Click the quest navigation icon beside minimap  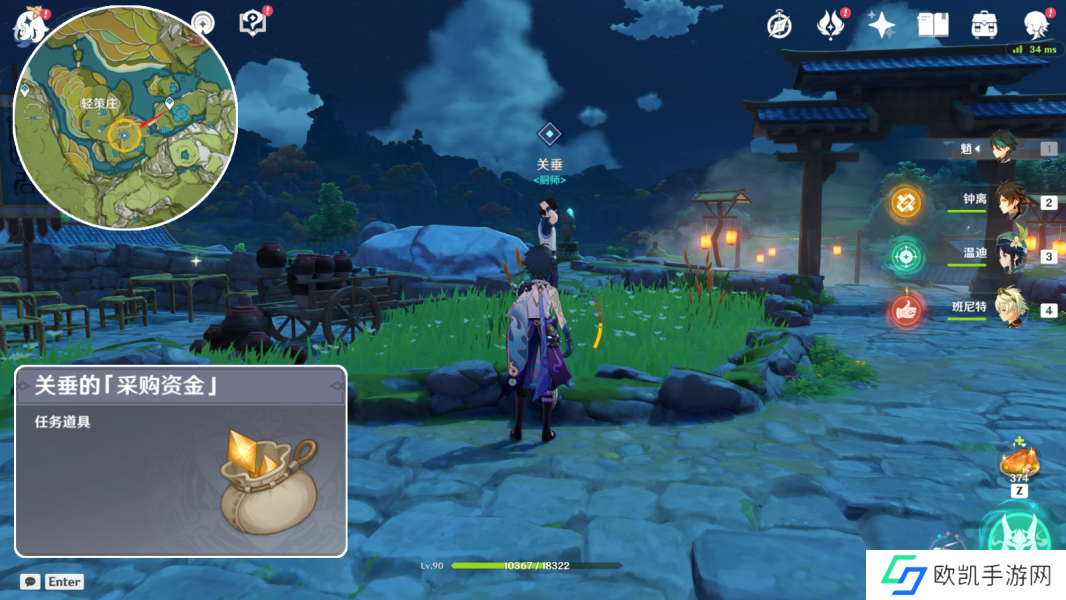[203, 23]
